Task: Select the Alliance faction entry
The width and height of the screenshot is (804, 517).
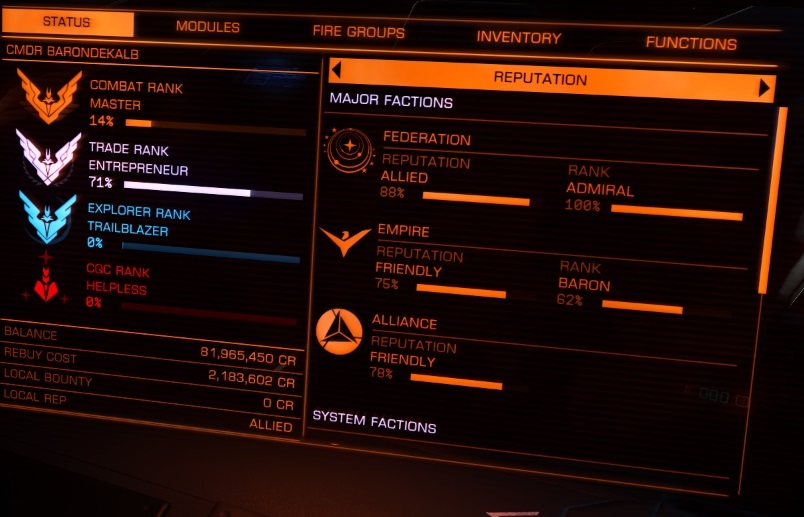Action: (404, 323)
